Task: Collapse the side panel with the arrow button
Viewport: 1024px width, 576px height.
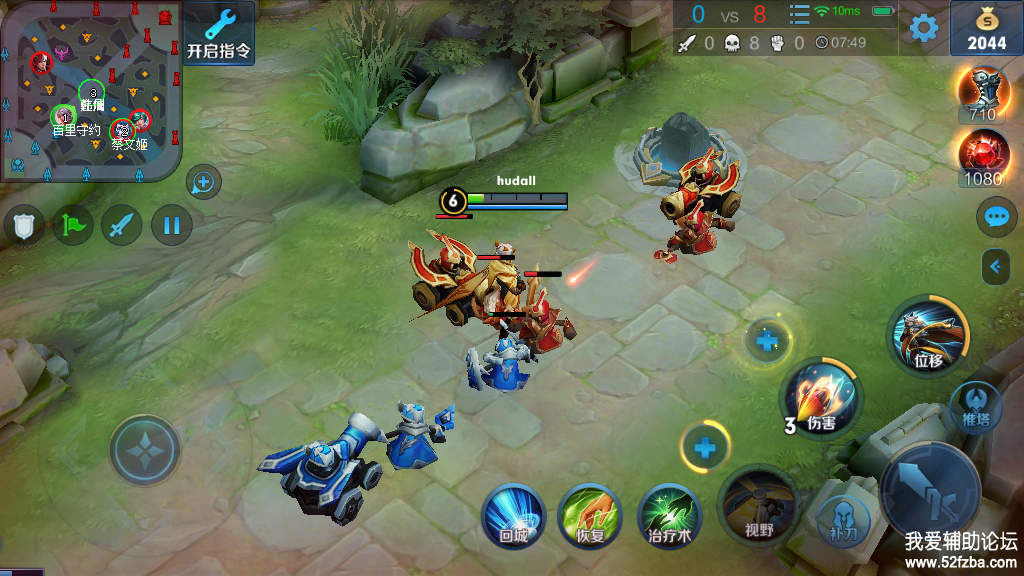Action: 995,266
